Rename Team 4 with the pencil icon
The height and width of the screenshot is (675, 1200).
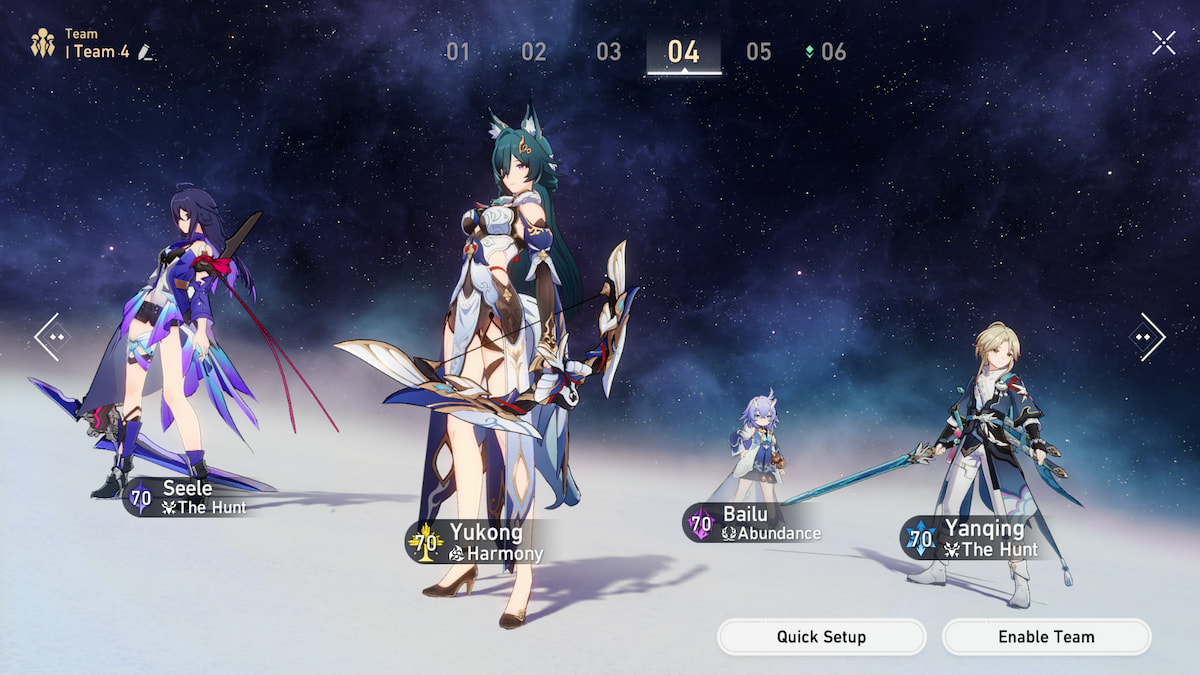pos(146,52)
